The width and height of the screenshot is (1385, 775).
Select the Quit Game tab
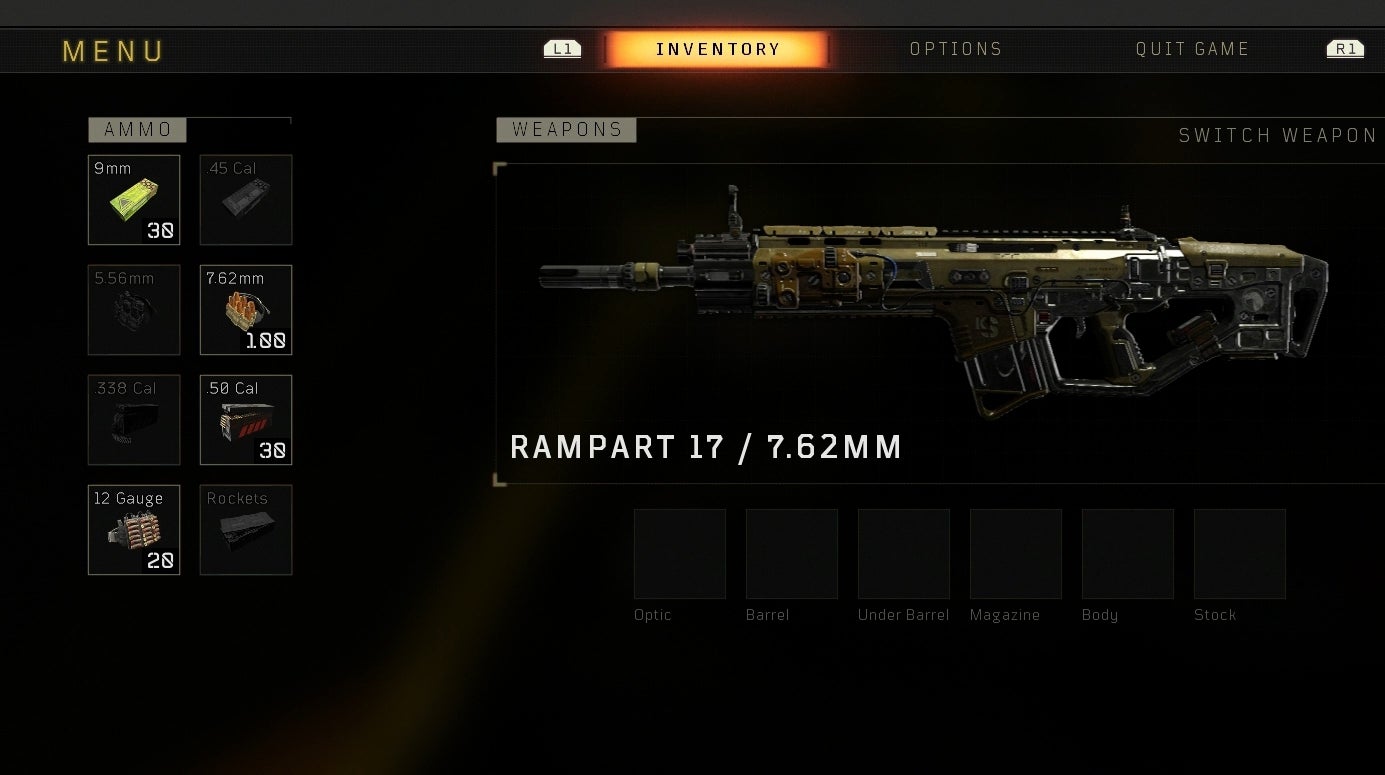(x=1192, y=49)
